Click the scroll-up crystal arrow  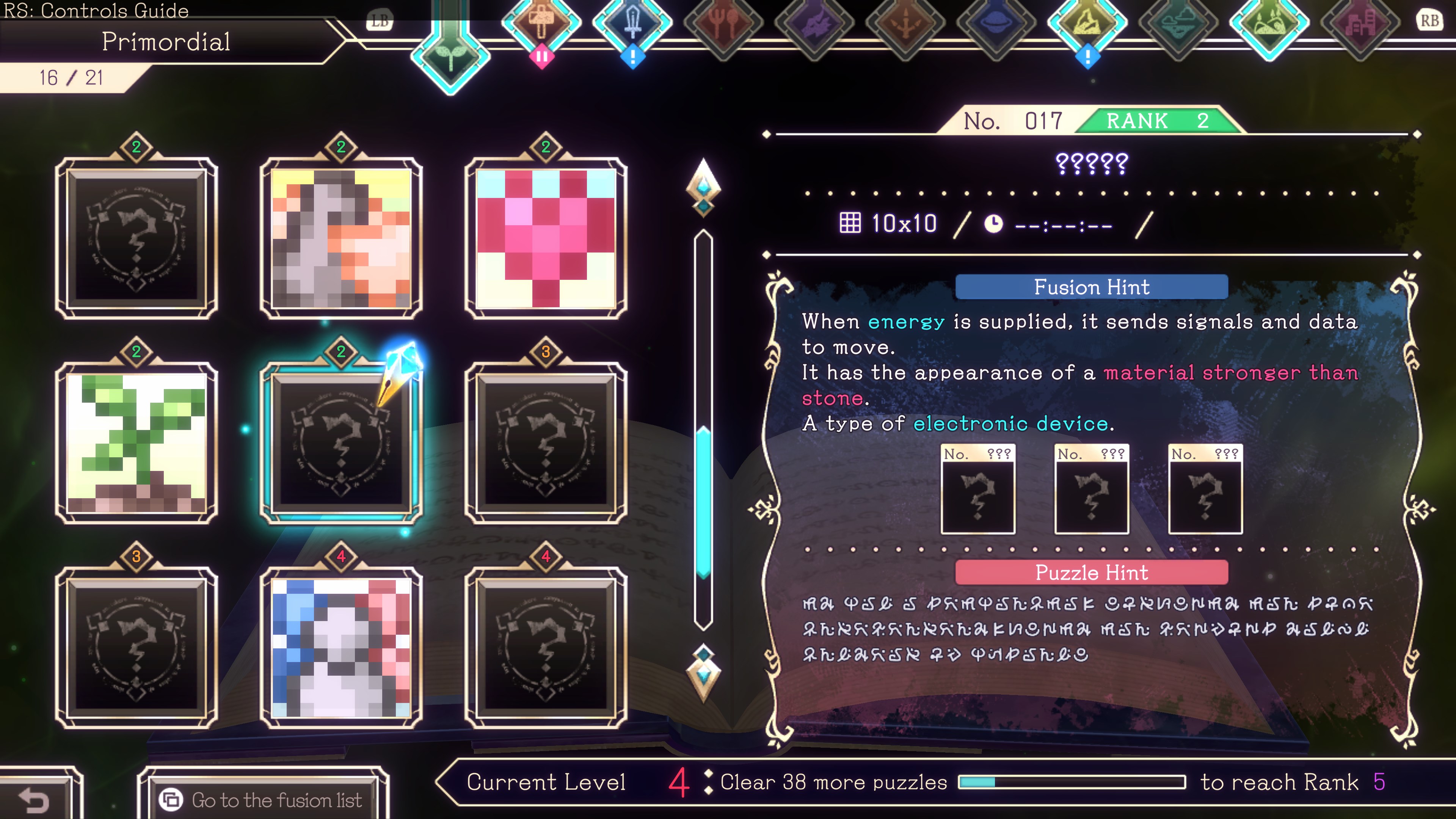(x=703, y=187)
